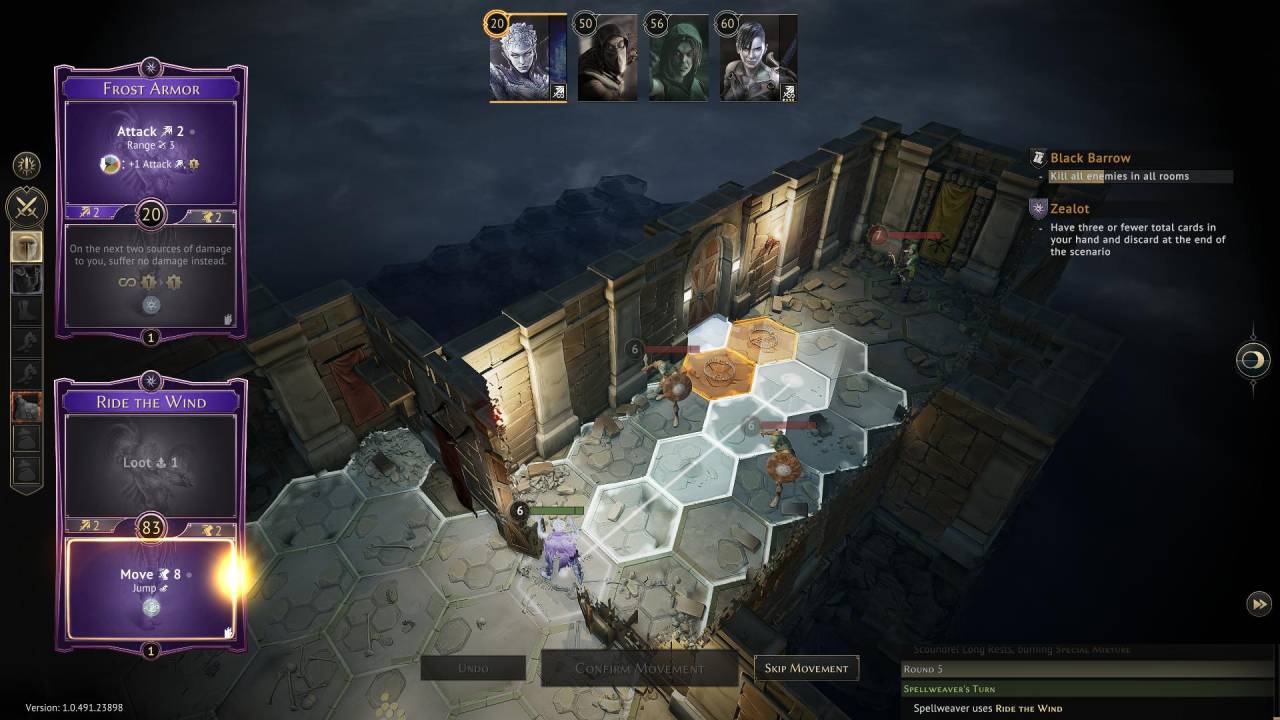The image size is (1280, 720).
Task: Open the crossed swords icon
Action: tap(26, 207)
